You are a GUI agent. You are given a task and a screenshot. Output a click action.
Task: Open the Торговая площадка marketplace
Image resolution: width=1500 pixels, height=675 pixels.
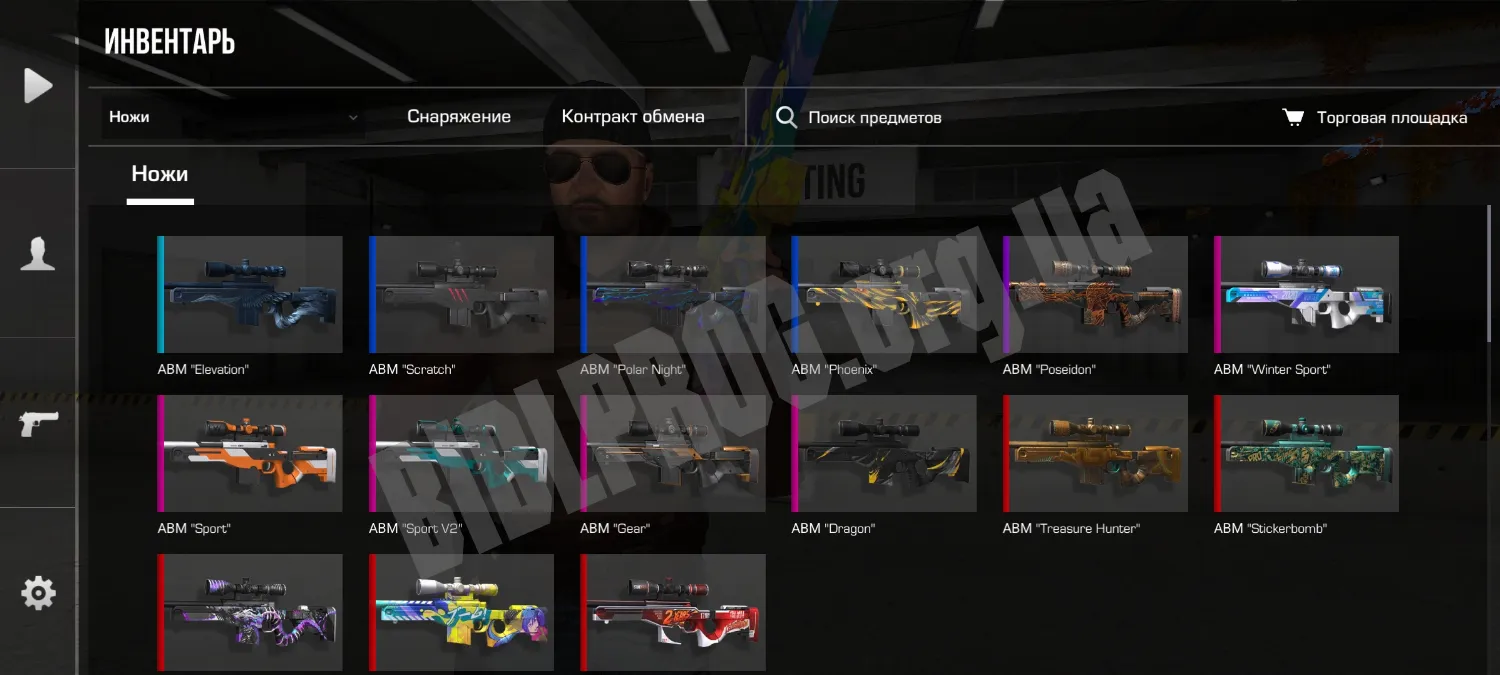click(x=1375, y=118)
